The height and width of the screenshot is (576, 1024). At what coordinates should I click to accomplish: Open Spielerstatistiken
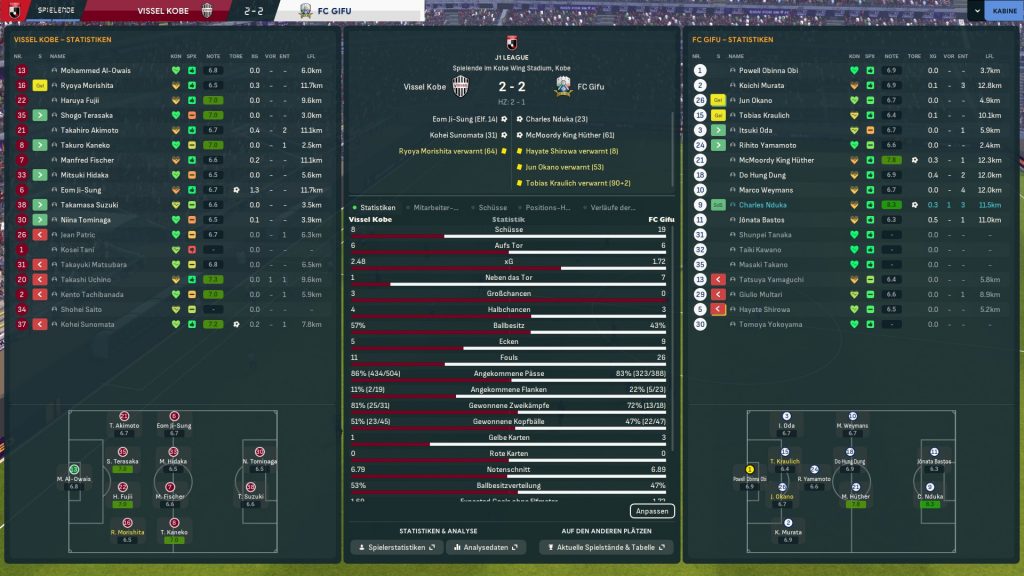pos(396,547)
